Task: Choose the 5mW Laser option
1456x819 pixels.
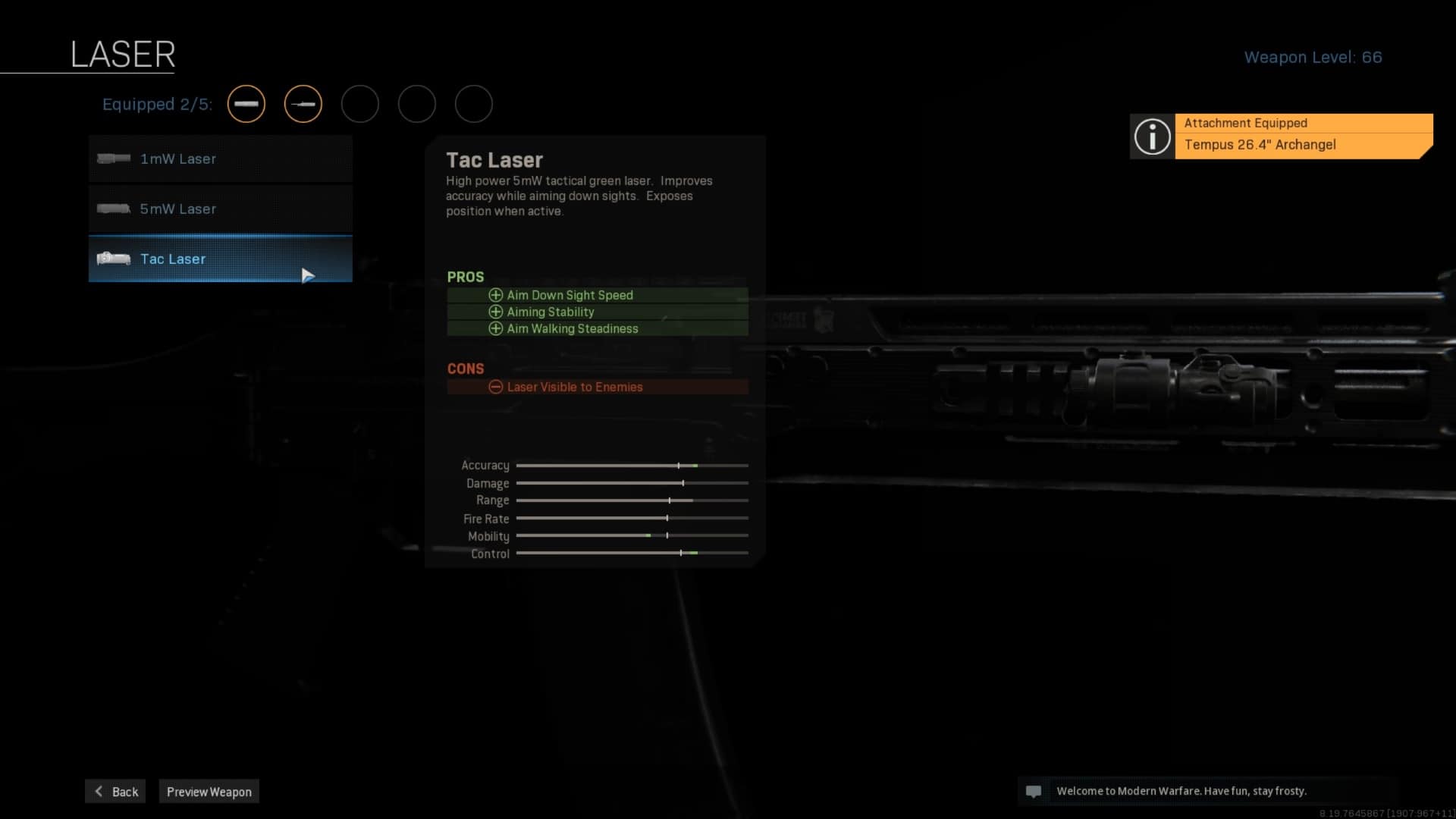Action: [220, 209]
